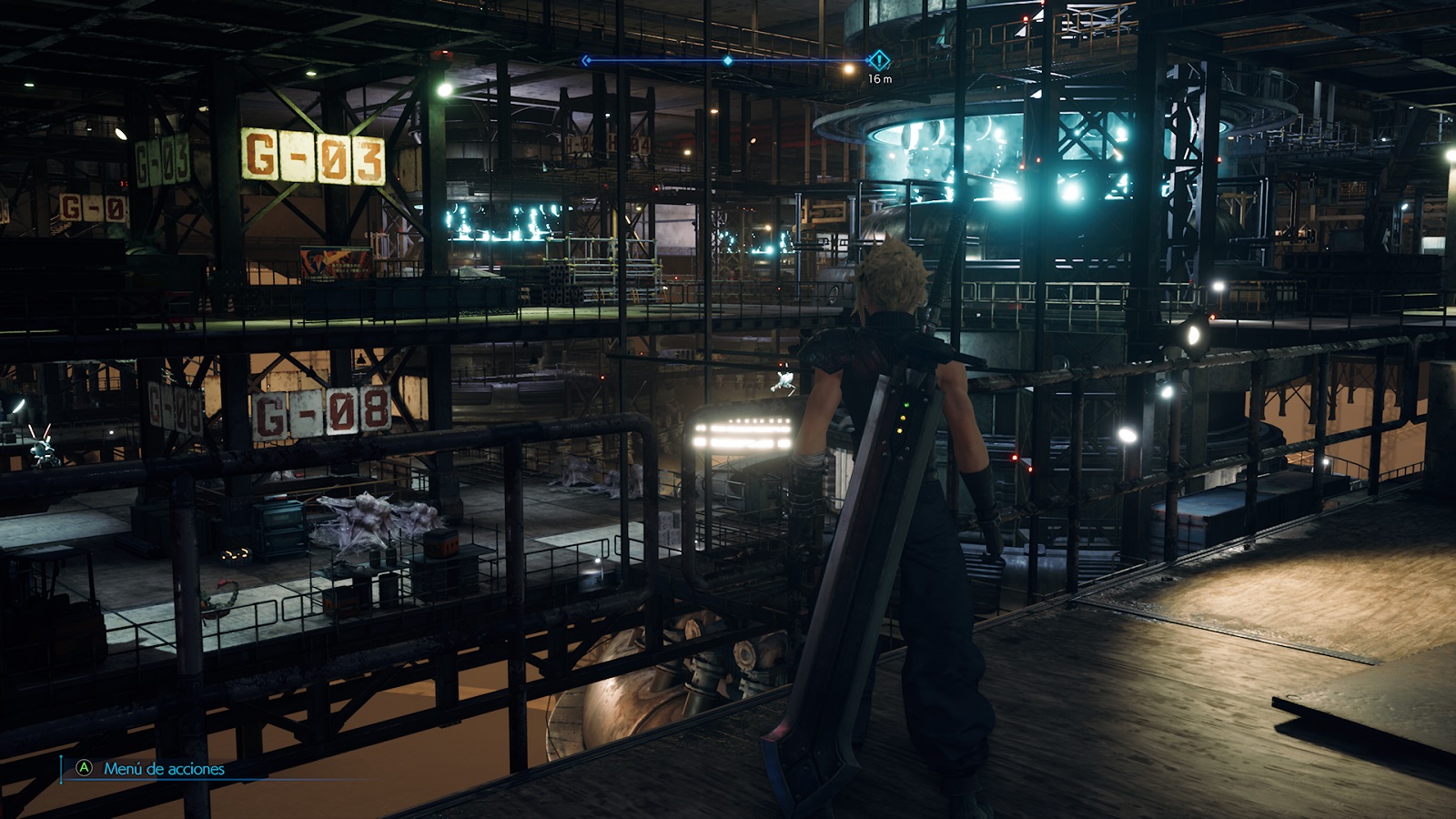Viewport: 1456px width, 819px height.
Task: Open the Menú de acciones label
Action: click(164, 769)
